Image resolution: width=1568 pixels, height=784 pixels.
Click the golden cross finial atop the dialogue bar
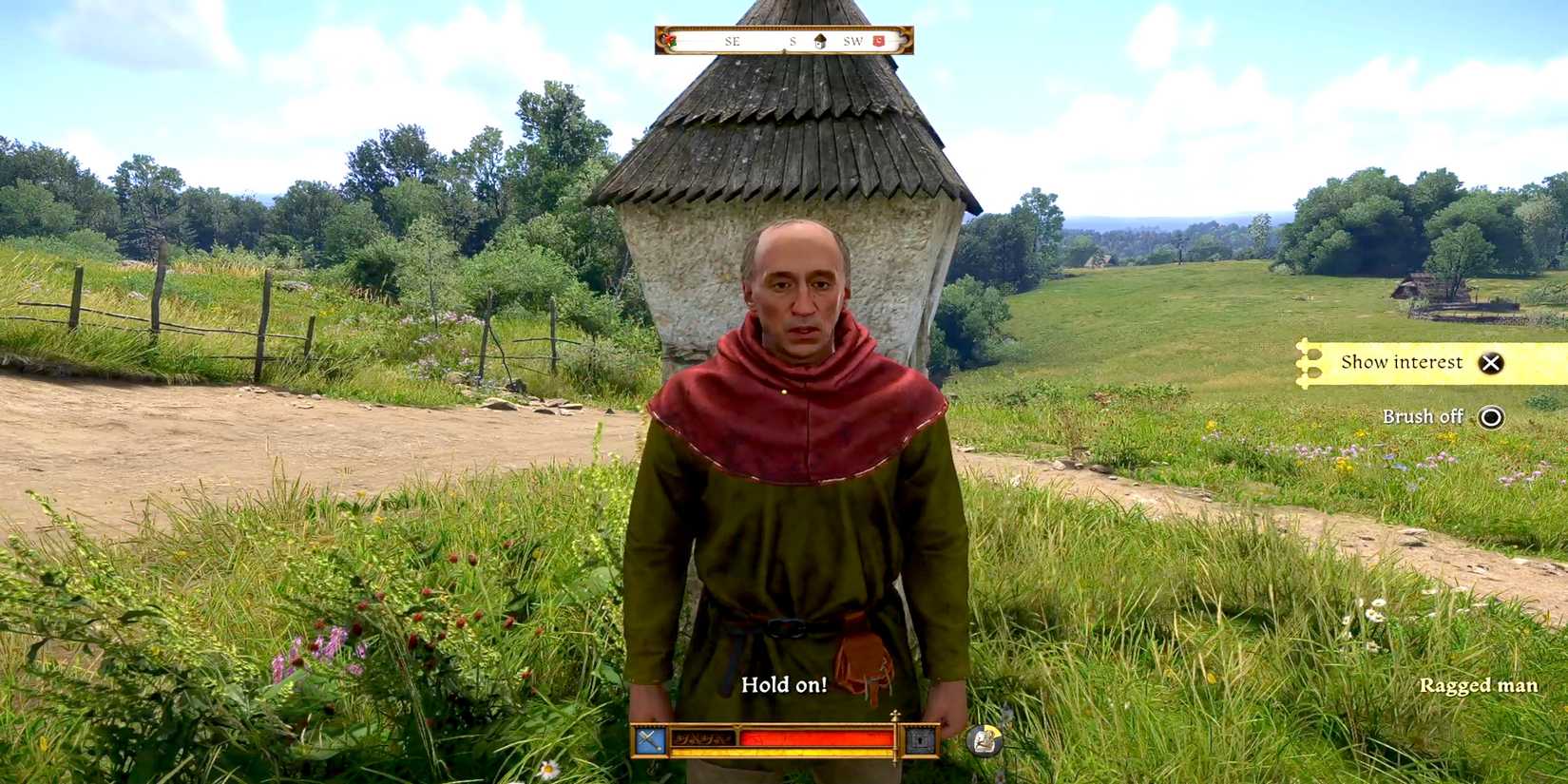coord(894,713)
